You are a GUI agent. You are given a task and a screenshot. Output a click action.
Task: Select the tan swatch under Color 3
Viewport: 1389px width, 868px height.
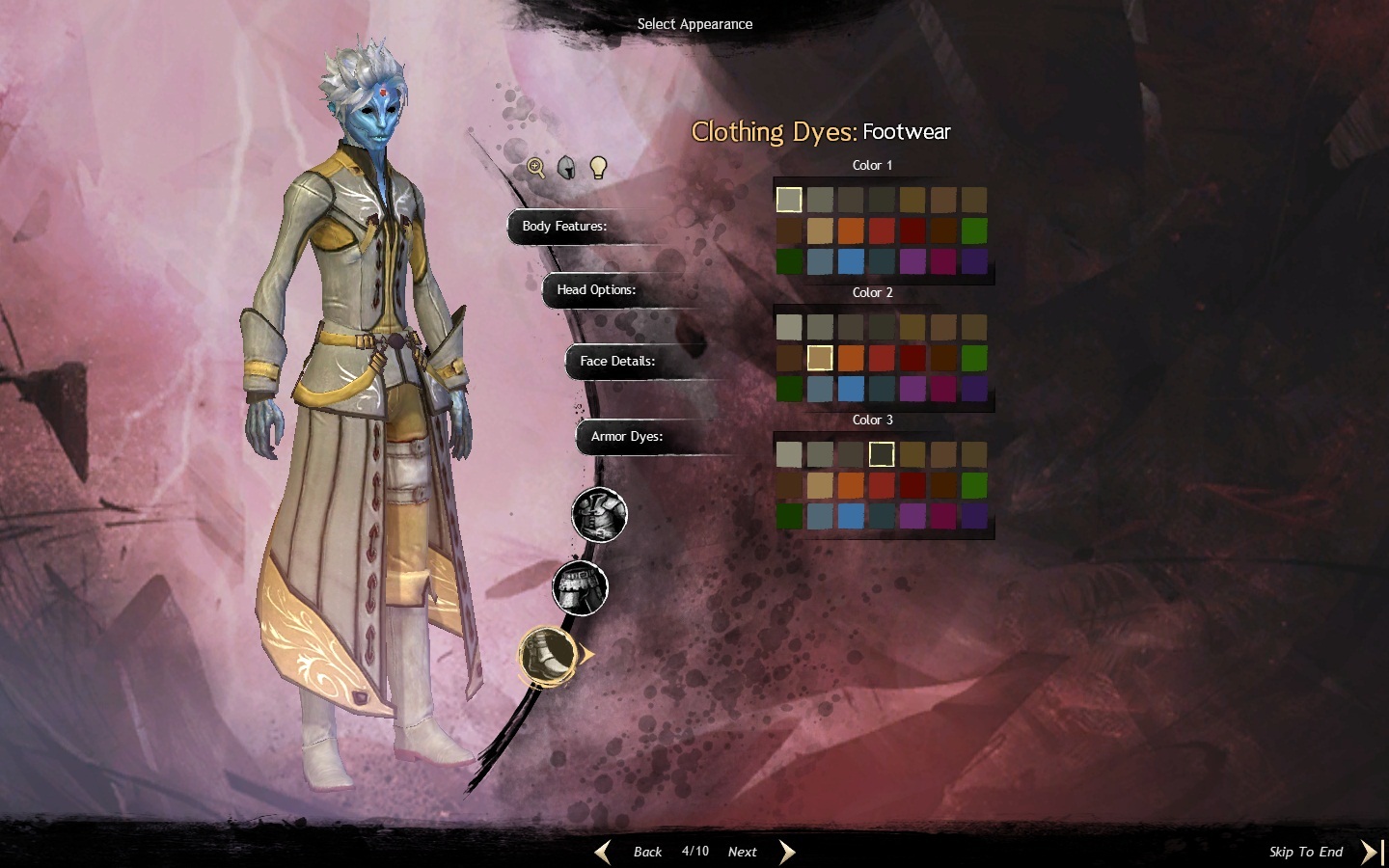pos(820,485)
